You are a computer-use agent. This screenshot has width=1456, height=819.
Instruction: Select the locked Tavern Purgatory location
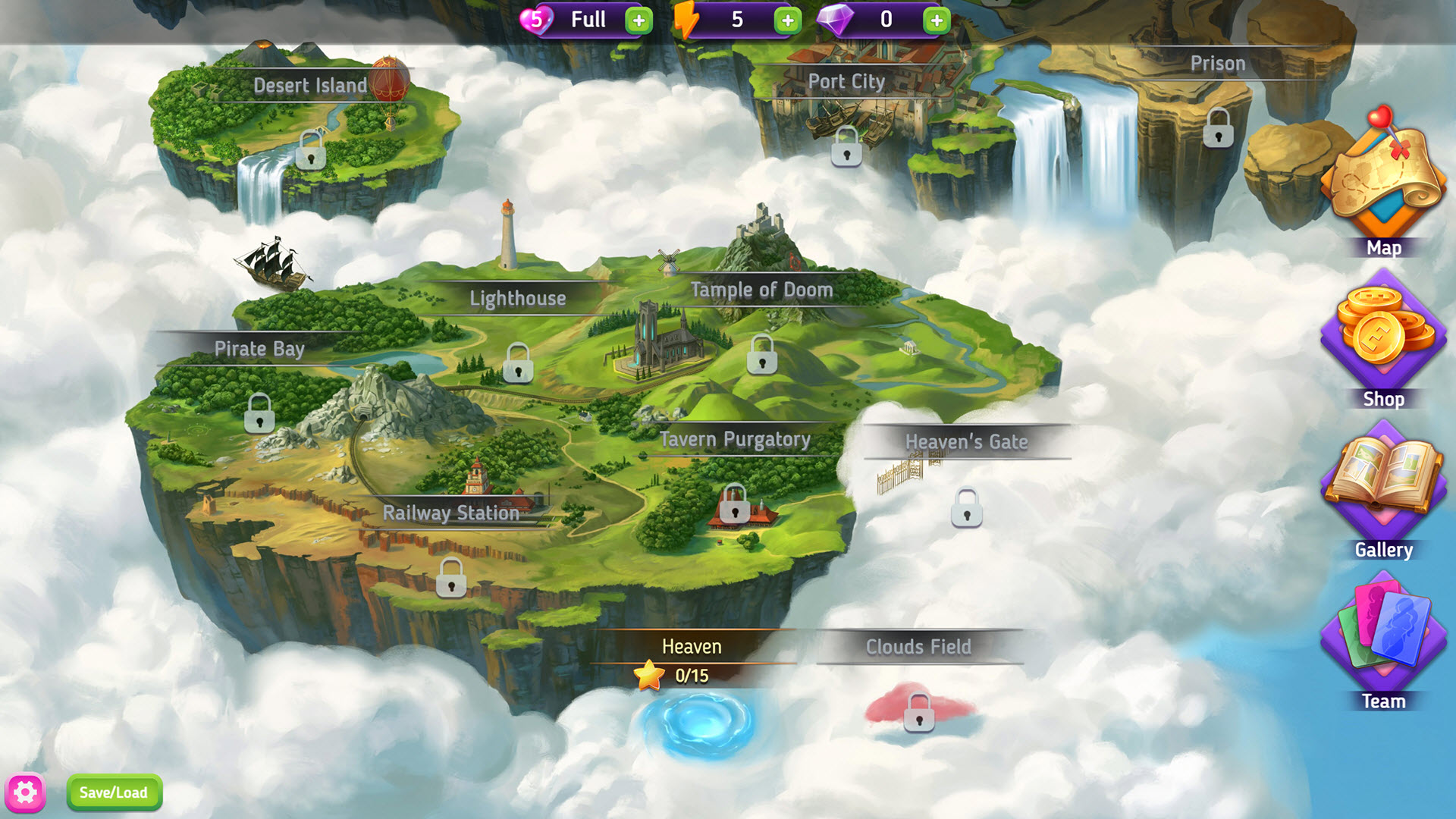734,504
